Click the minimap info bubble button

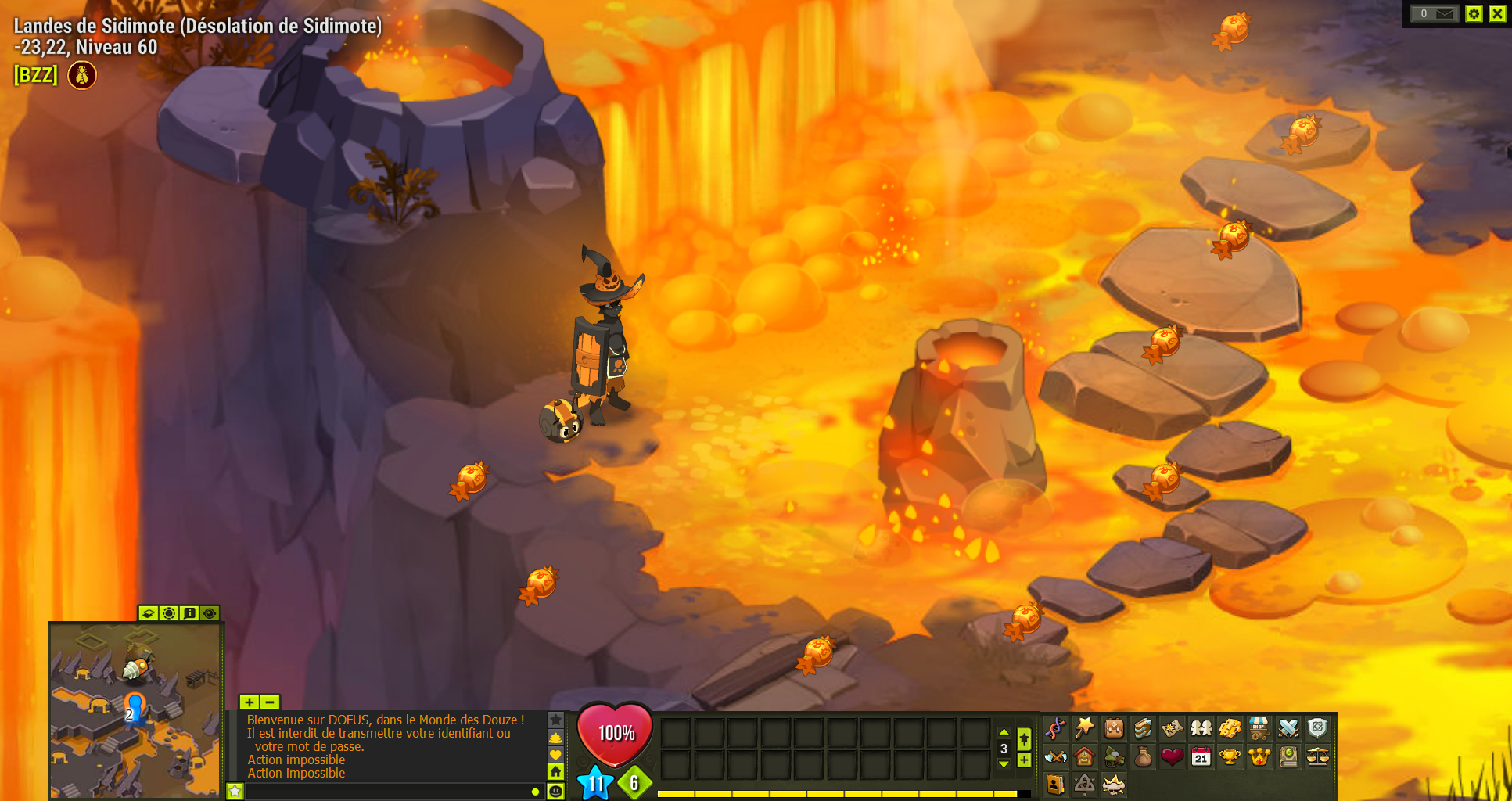click(x=189, y=614)
